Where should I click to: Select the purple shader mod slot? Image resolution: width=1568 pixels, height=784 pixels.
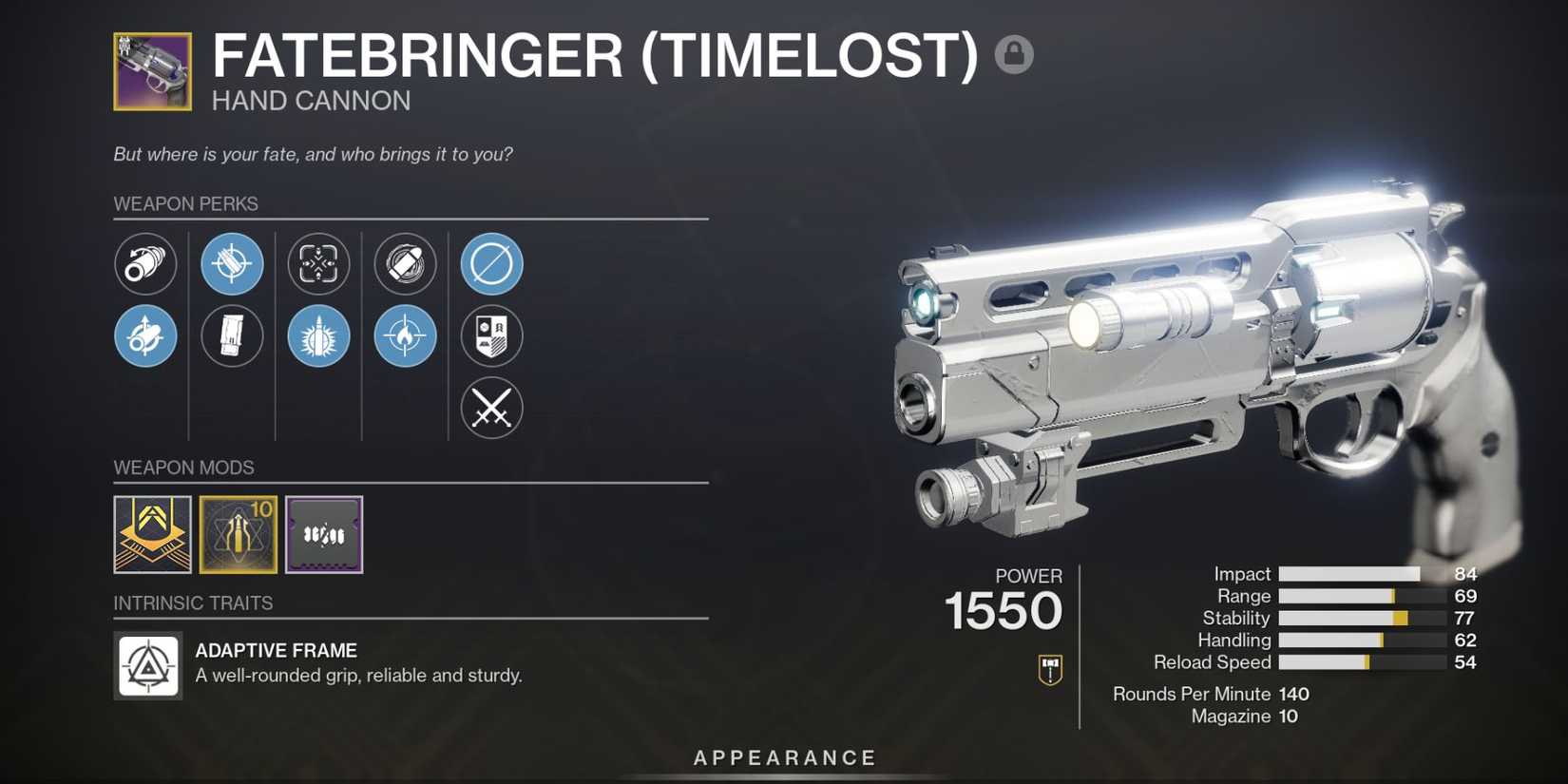[324, 534]
